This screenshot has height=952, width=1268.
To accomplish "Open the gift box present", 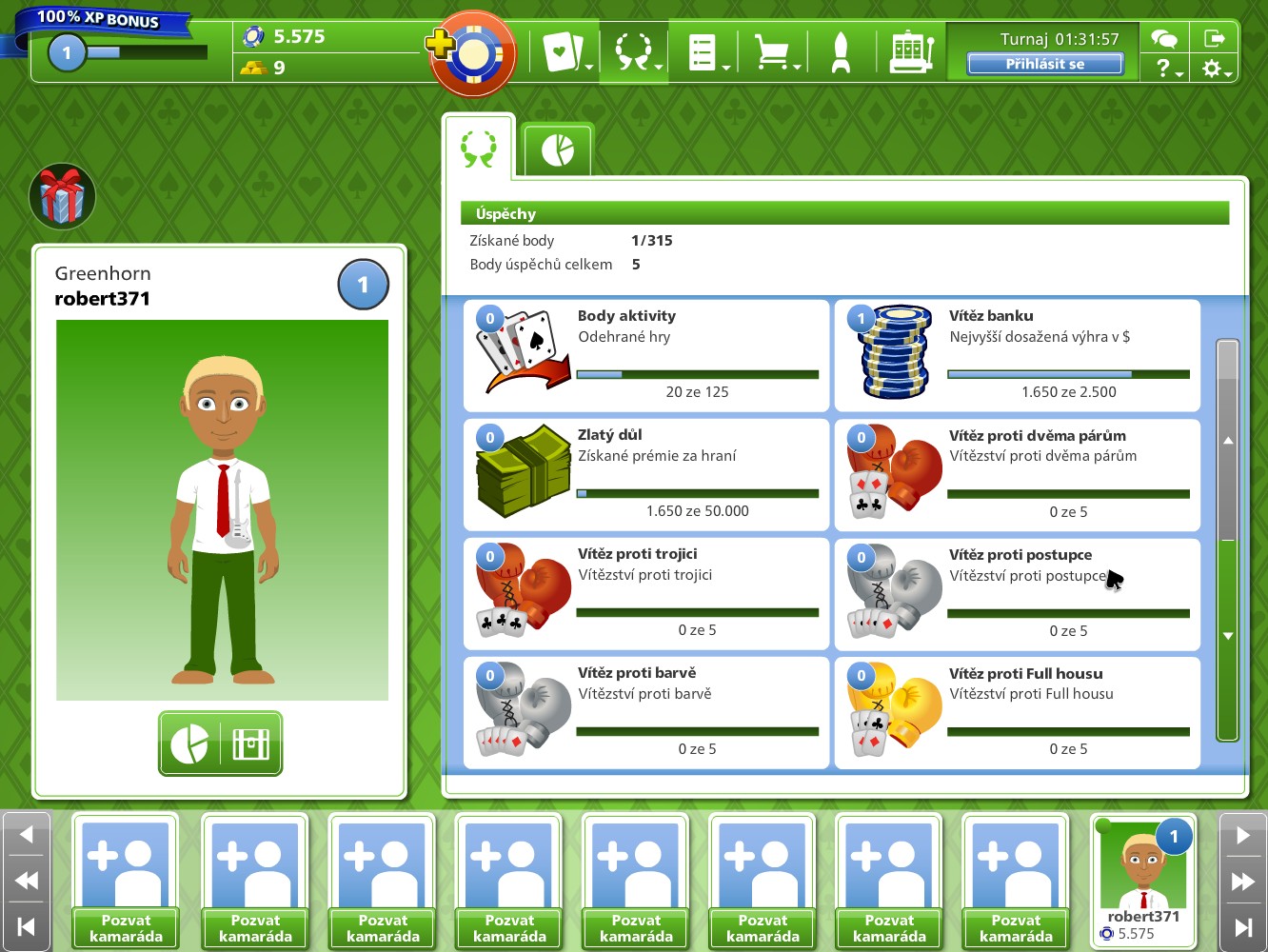I will point(63,196).
